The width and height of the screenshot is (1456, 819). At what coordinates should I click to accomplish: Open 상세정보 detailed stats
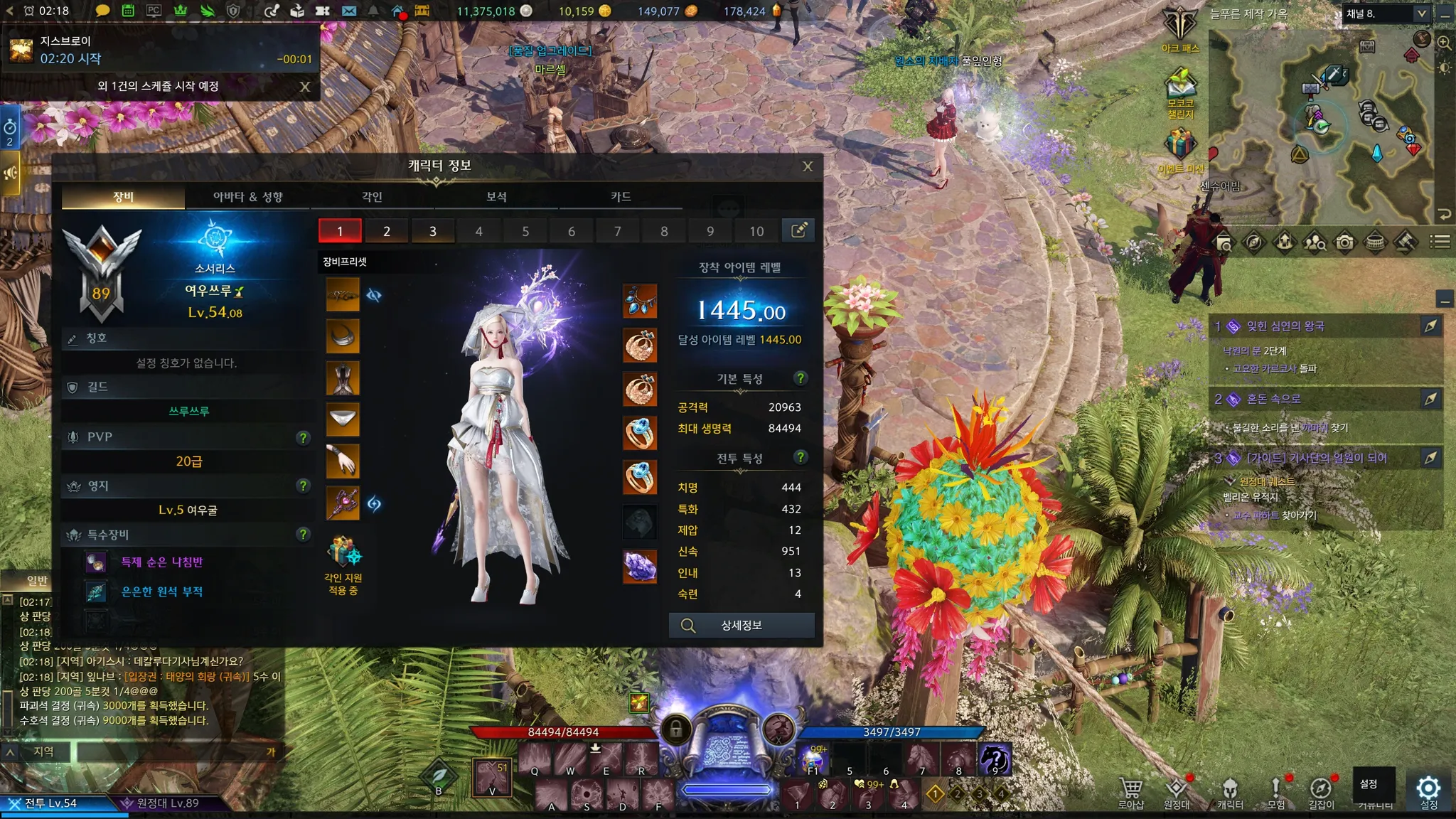(x=742, y=626)
